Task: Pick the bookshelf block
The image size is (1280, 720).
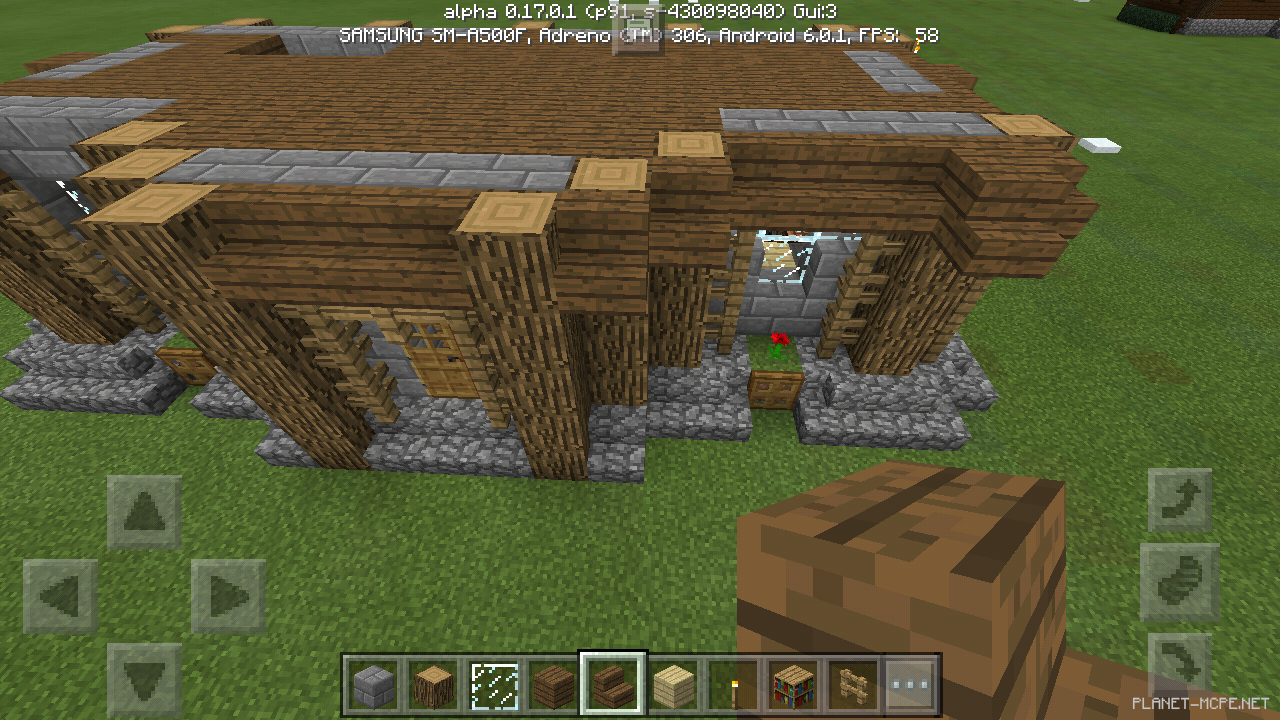Action: point(793,685)
